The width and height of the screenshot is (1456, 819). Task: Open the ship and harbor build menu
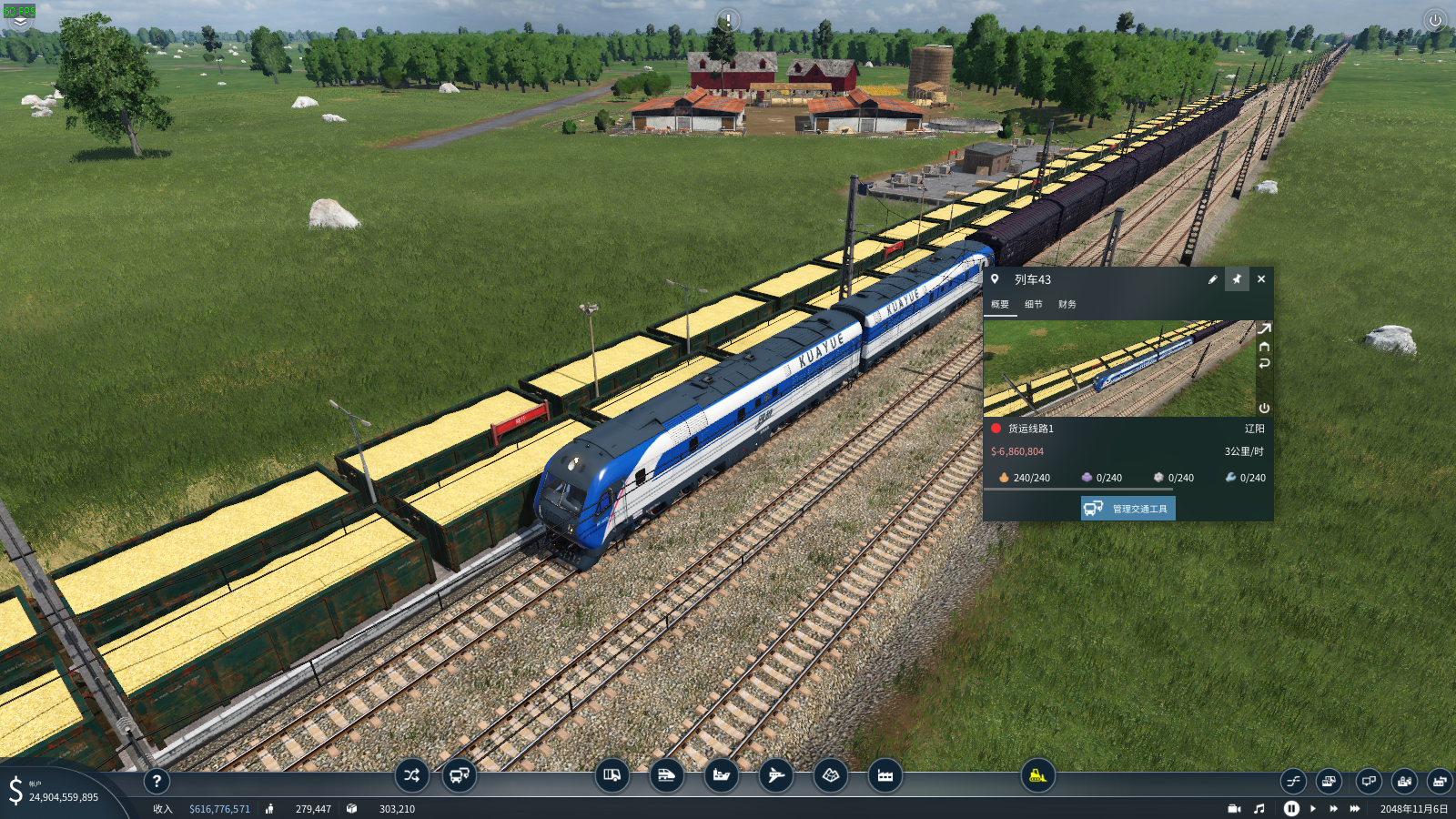(x=722, y=775)
